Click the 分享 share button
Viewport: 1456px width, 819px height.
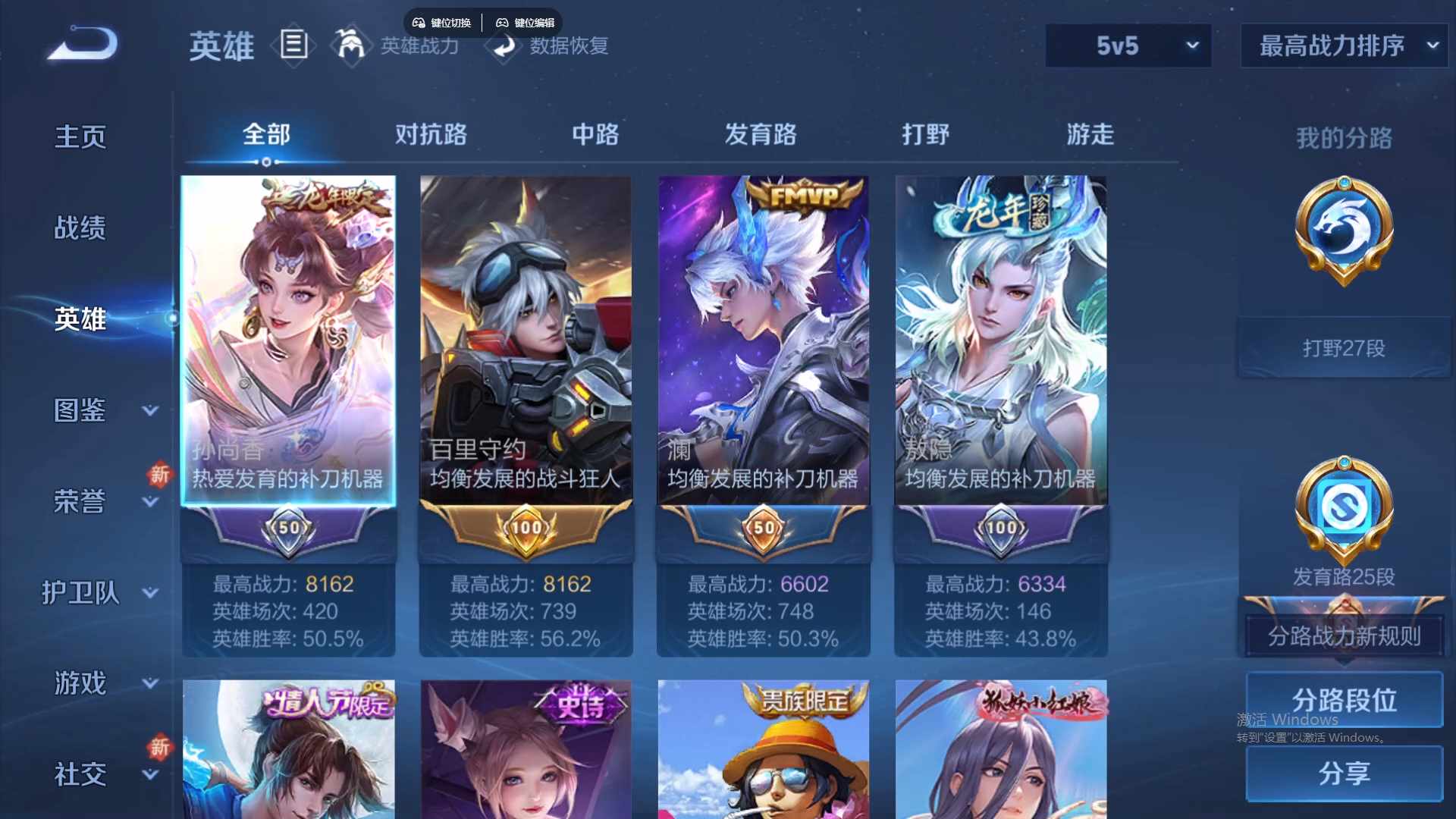pyautogui.click(x=1343, y=773)
